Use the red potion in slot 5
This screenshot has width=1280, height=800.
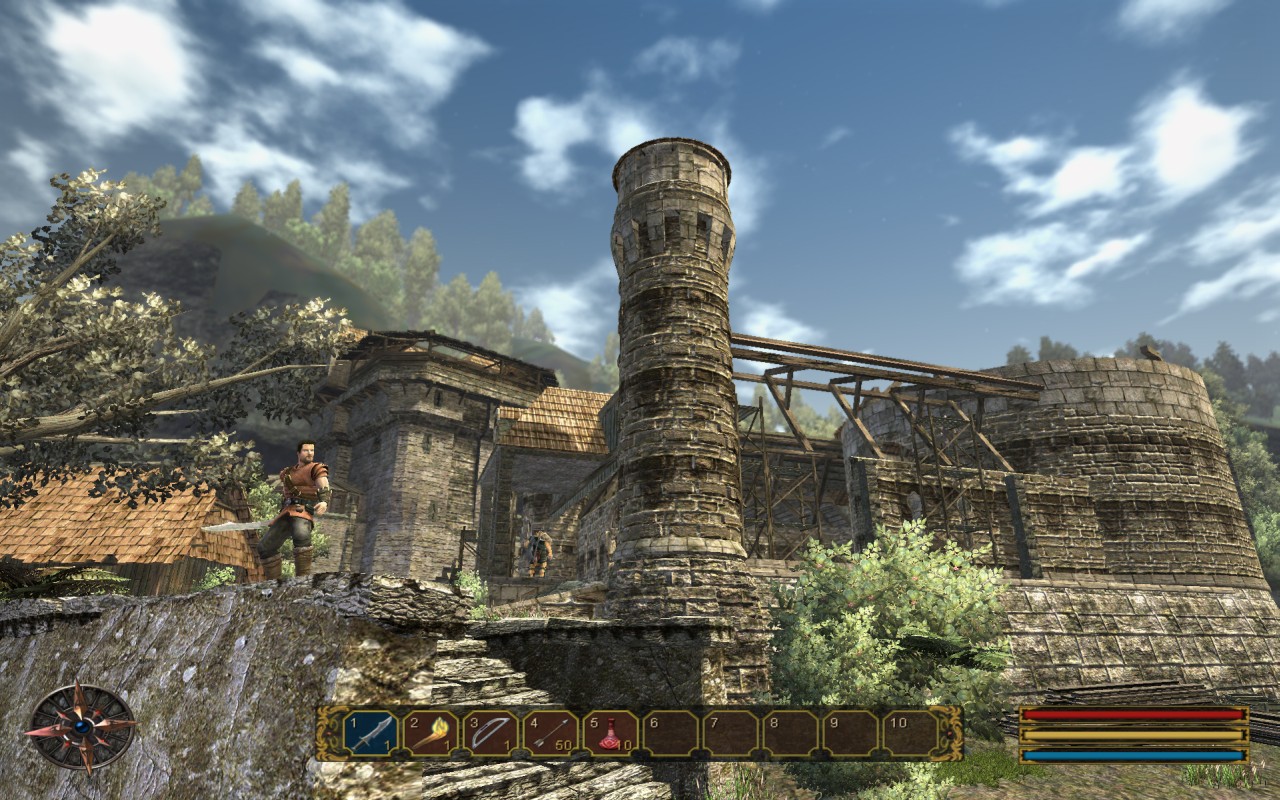tap(611, 734)
